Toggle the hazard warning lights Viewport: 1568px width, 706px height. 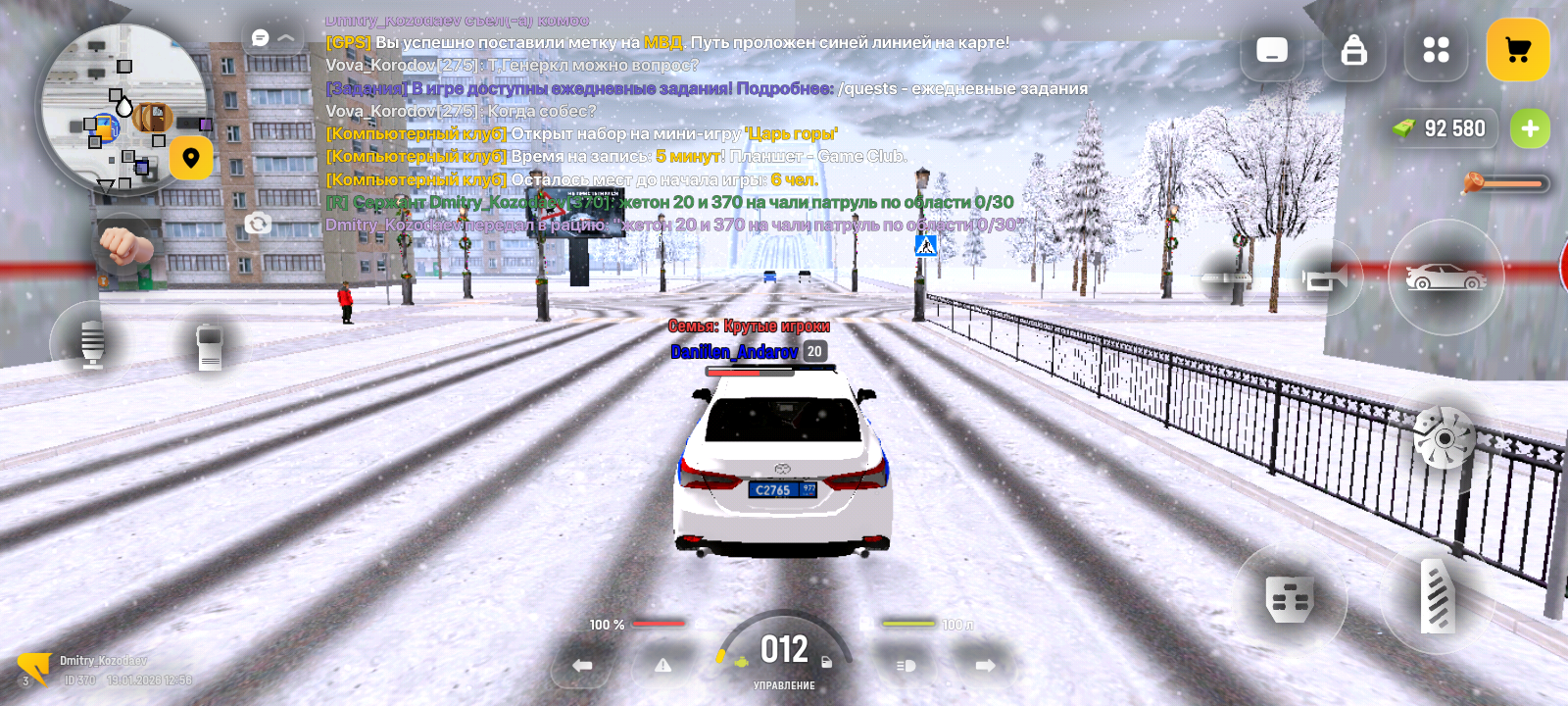click(663, 666)
